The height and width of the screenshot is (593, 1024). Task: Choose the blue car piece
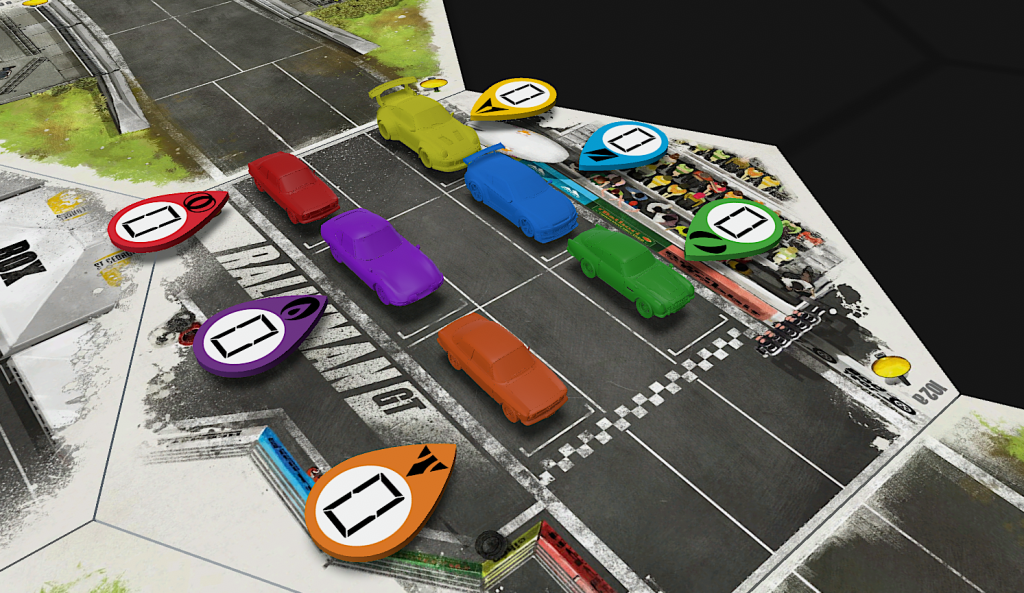[519, 195]
